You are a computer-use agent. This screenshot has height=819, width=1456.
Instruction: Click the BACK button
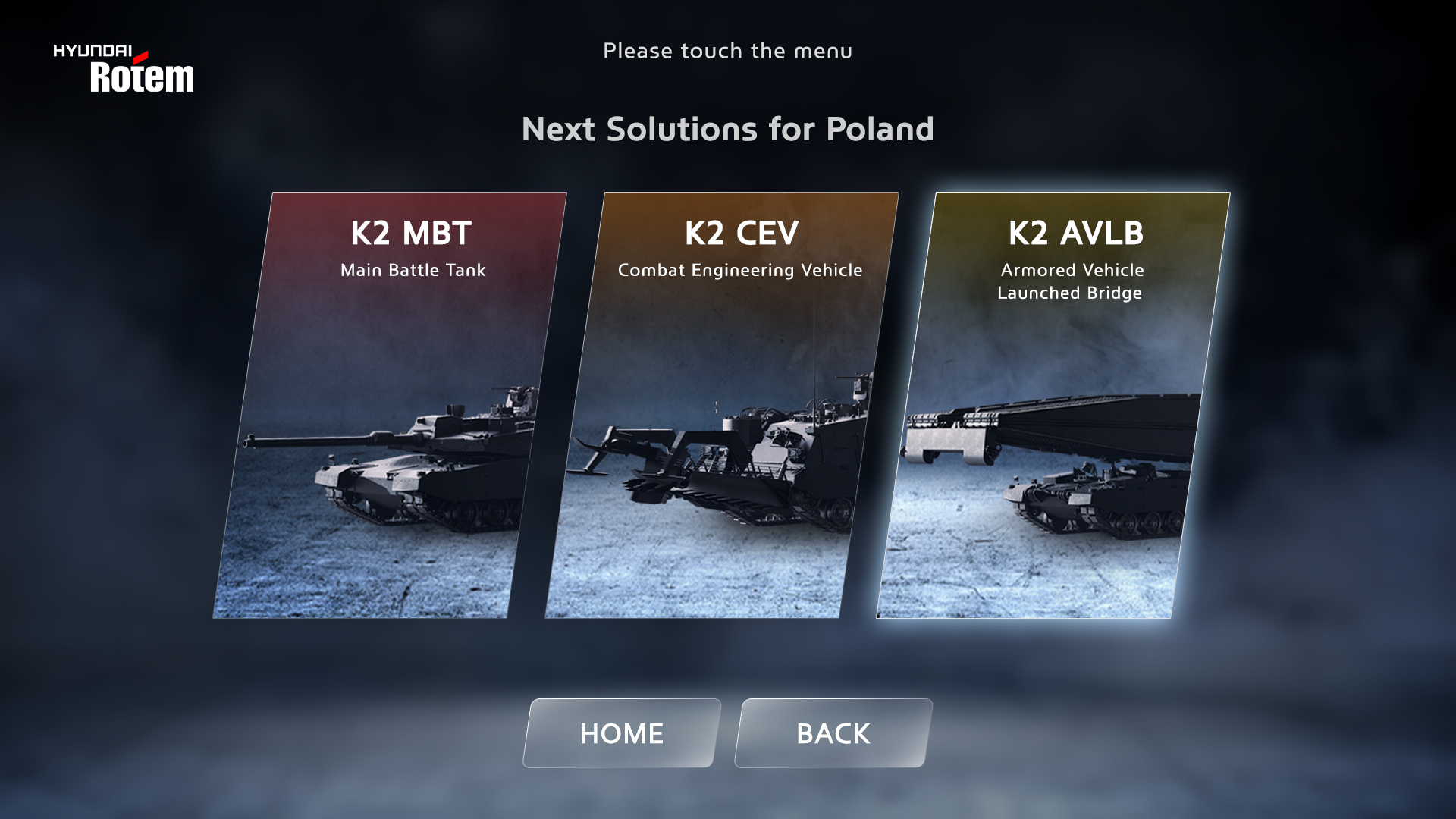point(833,733)
